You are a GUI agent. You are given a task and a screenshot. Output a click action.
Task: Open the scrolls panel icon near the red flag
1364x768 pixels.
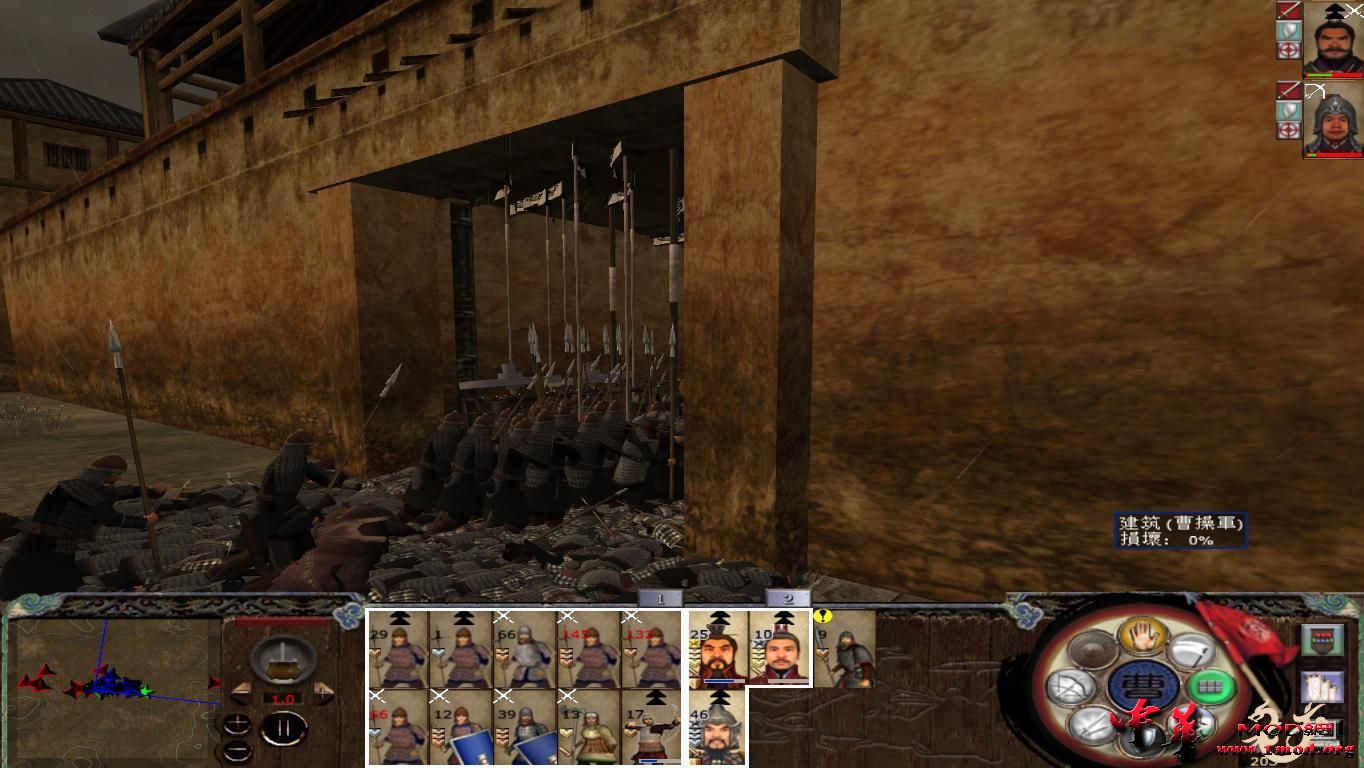pyautogui.click(x=1320, y=687)
